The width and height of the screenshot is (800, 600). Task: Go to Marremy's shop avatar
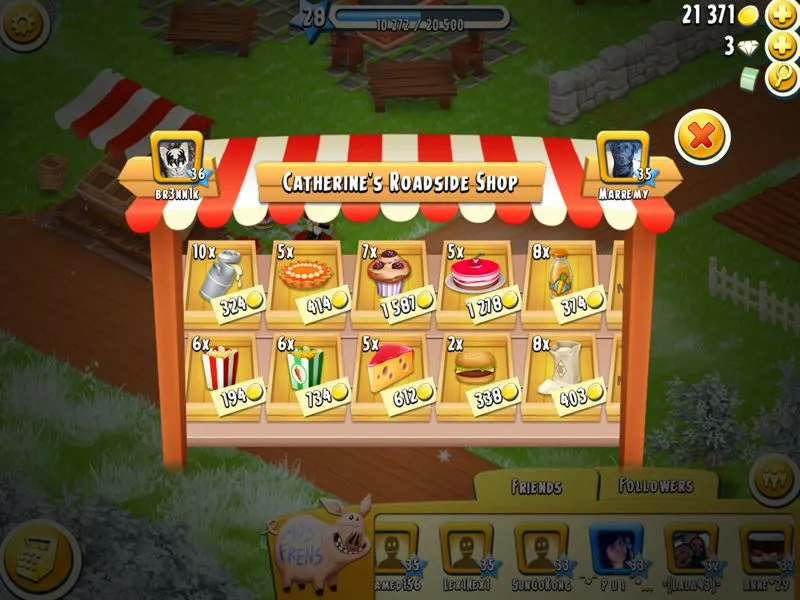pos(623,159)
